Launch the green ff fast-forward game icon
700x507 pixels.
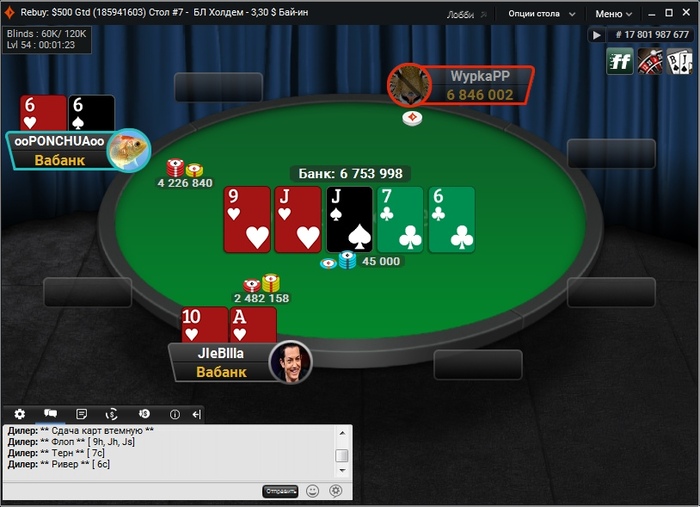620,62
